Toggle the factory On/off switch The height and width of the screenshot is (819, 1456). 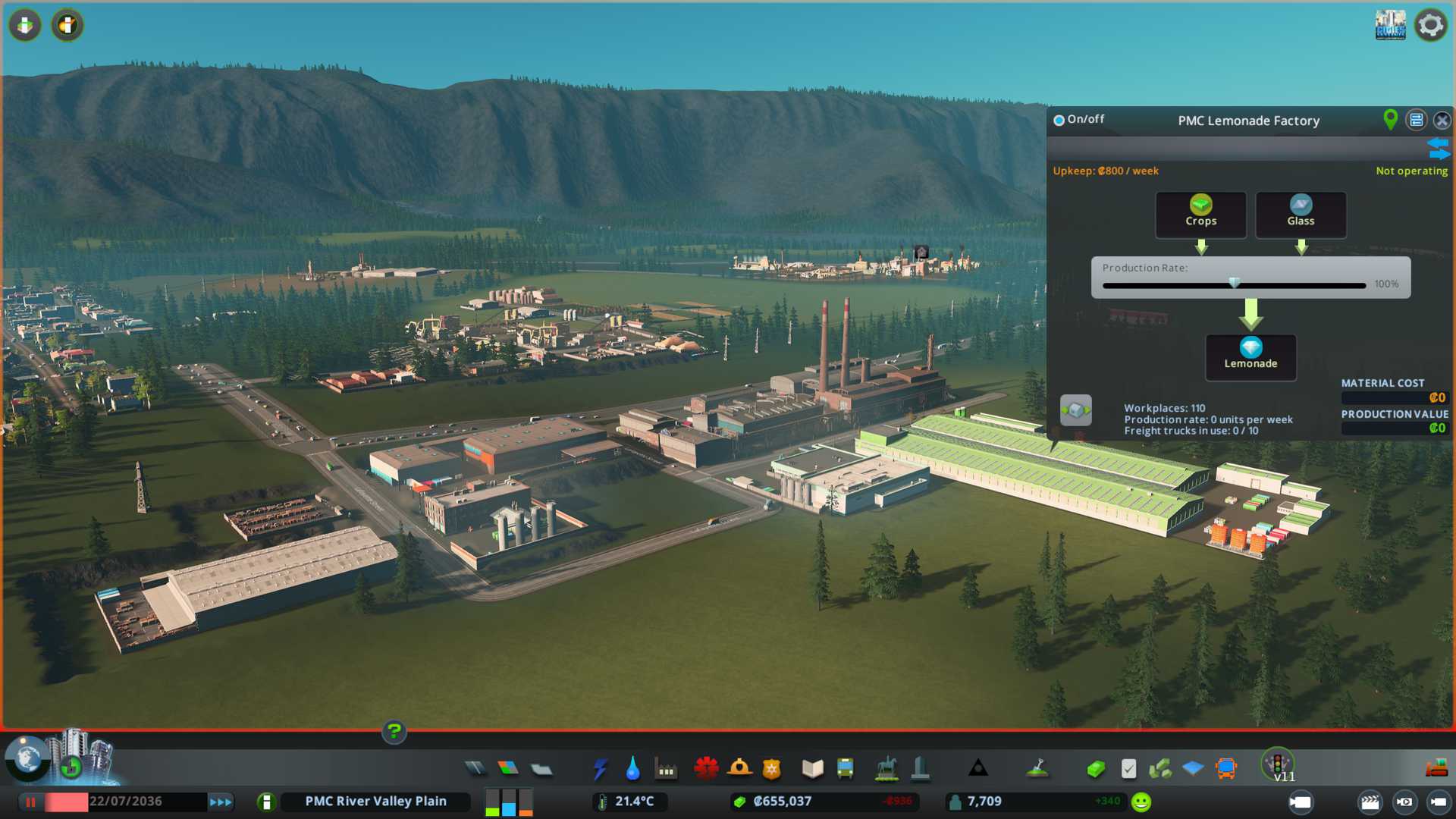[1059, 120]
